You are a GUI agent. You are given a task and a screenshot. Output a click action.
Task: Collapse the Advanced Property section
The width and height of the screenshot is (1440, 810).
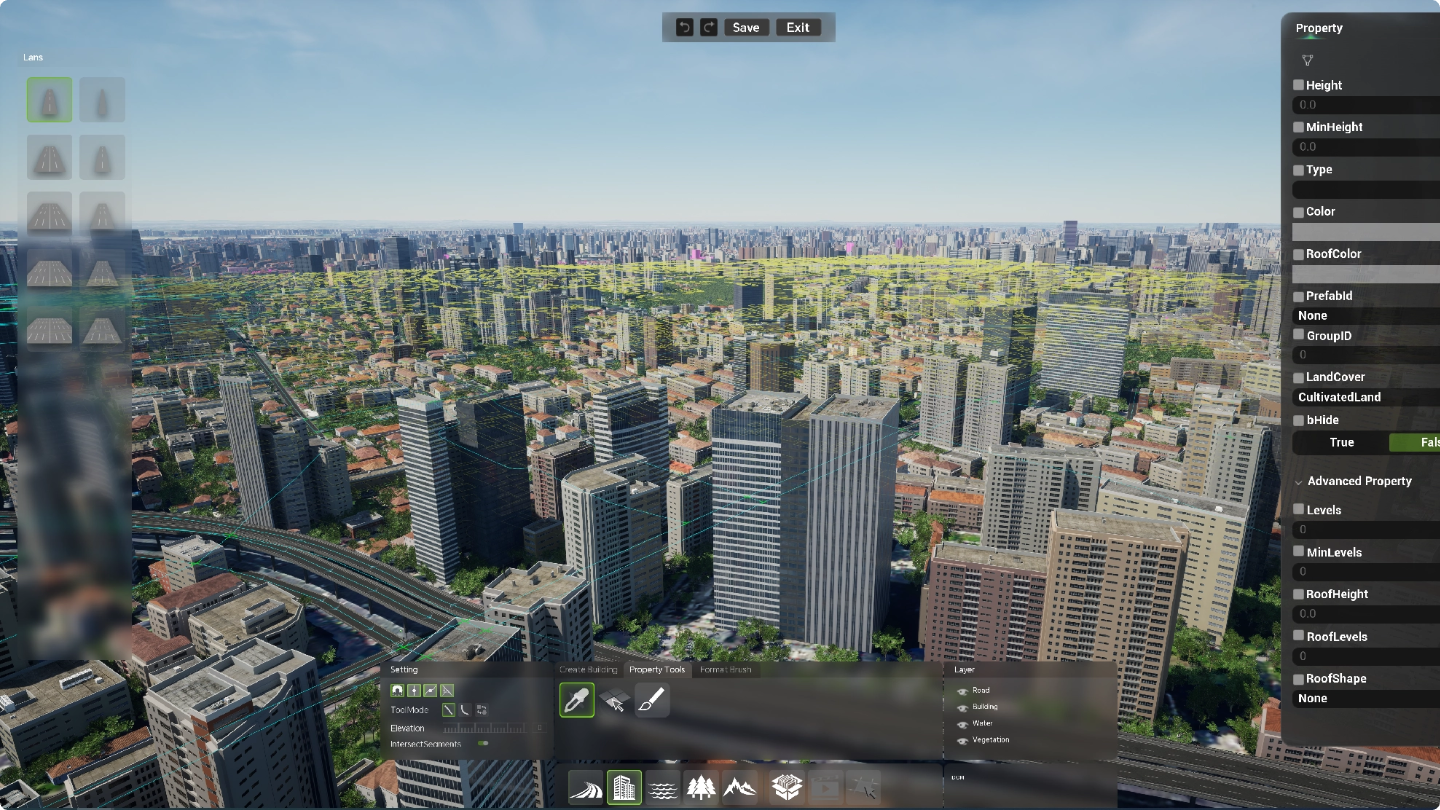tap(1299, 482)
